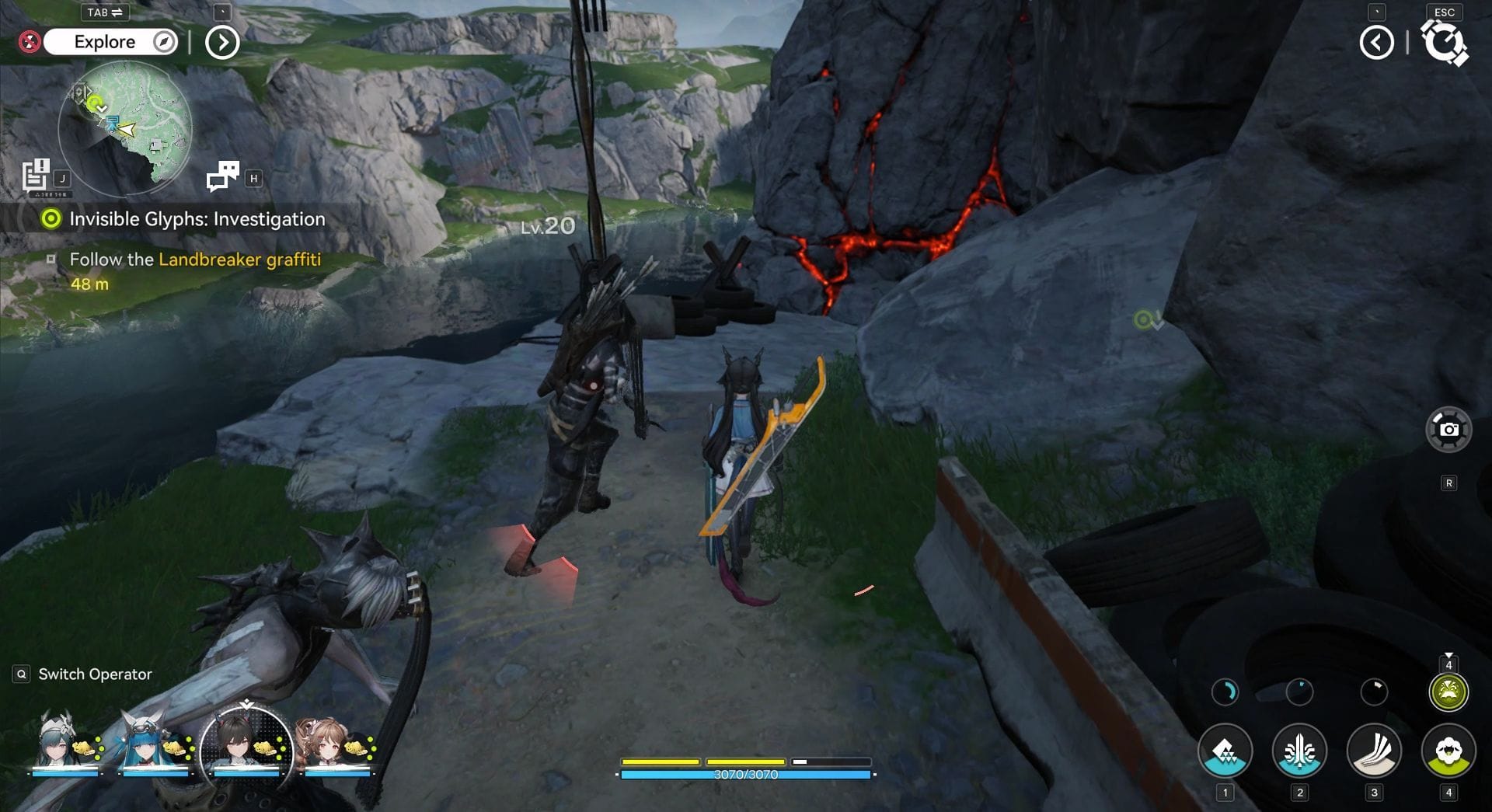Image resolution: width=1492 pixels, height=812 pixels.
Task: Expand the top-left right-arrow circle button
Action: coord(222,43)
